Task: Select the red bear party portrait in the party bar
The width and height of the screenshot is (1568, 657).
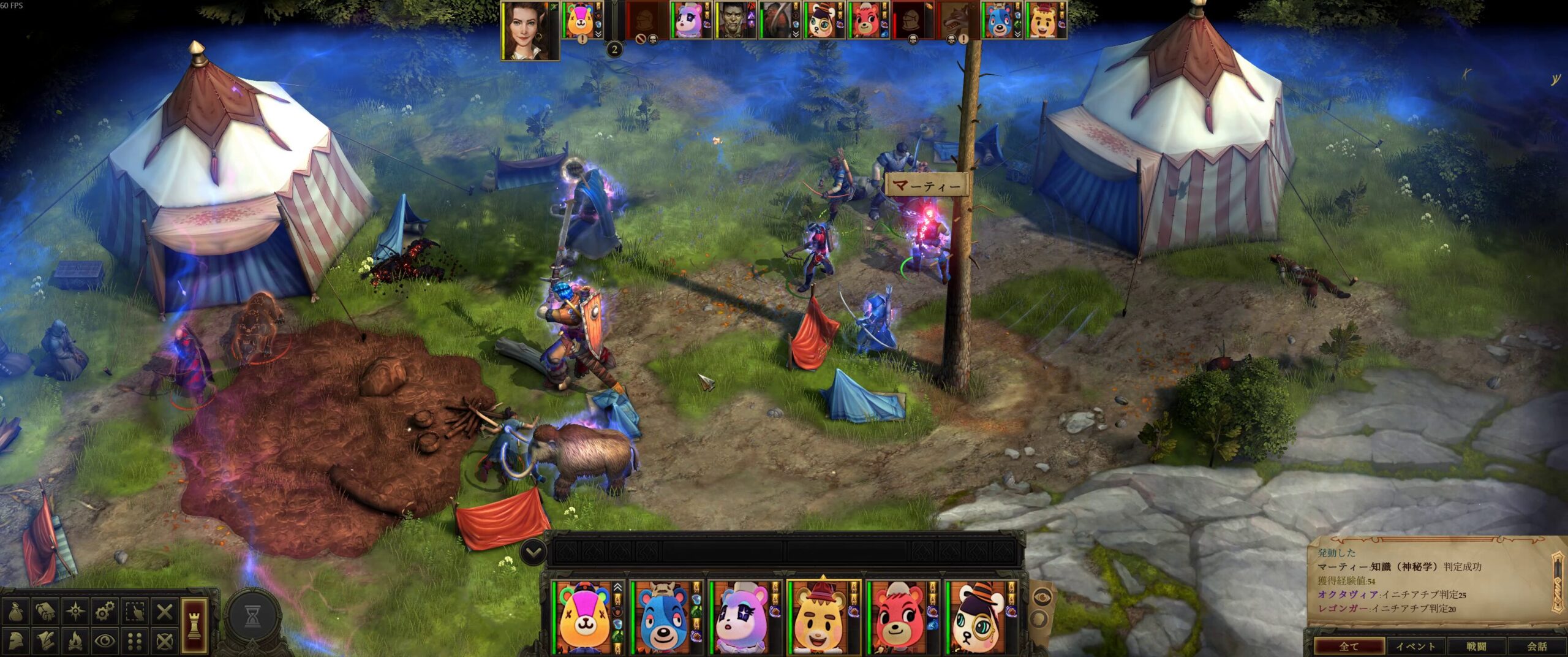Action: 897,618
